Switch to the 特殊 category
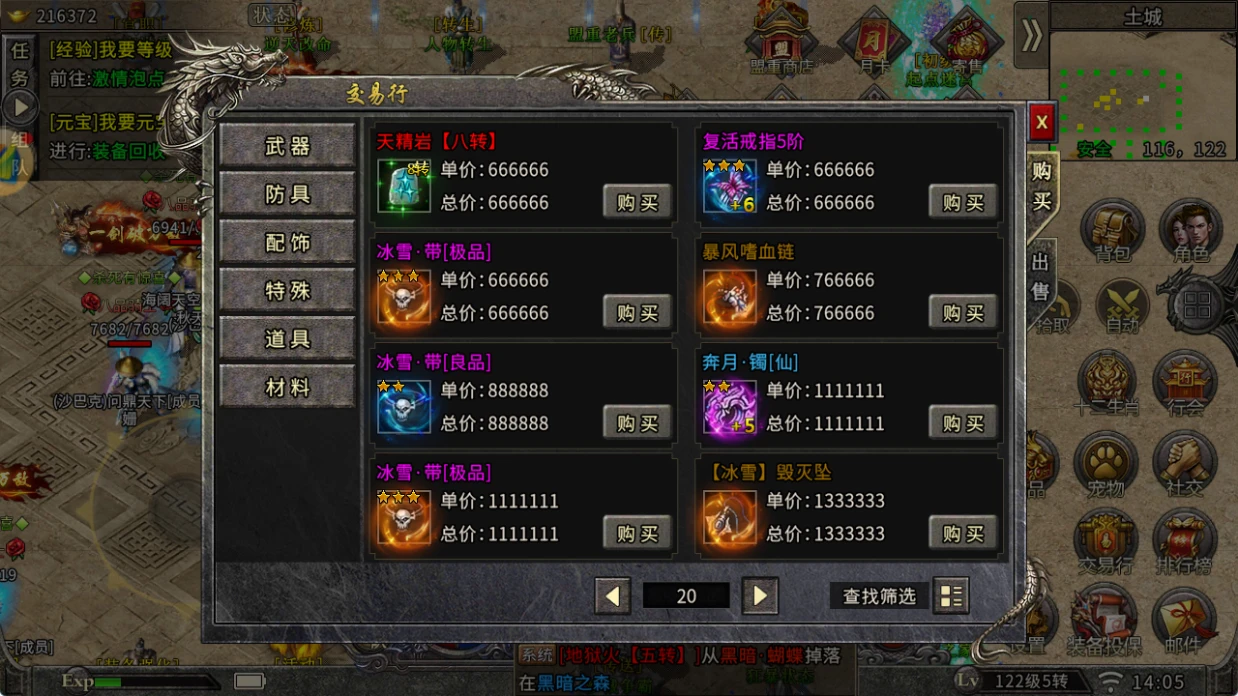This screenshot has width=1238, height=696. point(287,291)
